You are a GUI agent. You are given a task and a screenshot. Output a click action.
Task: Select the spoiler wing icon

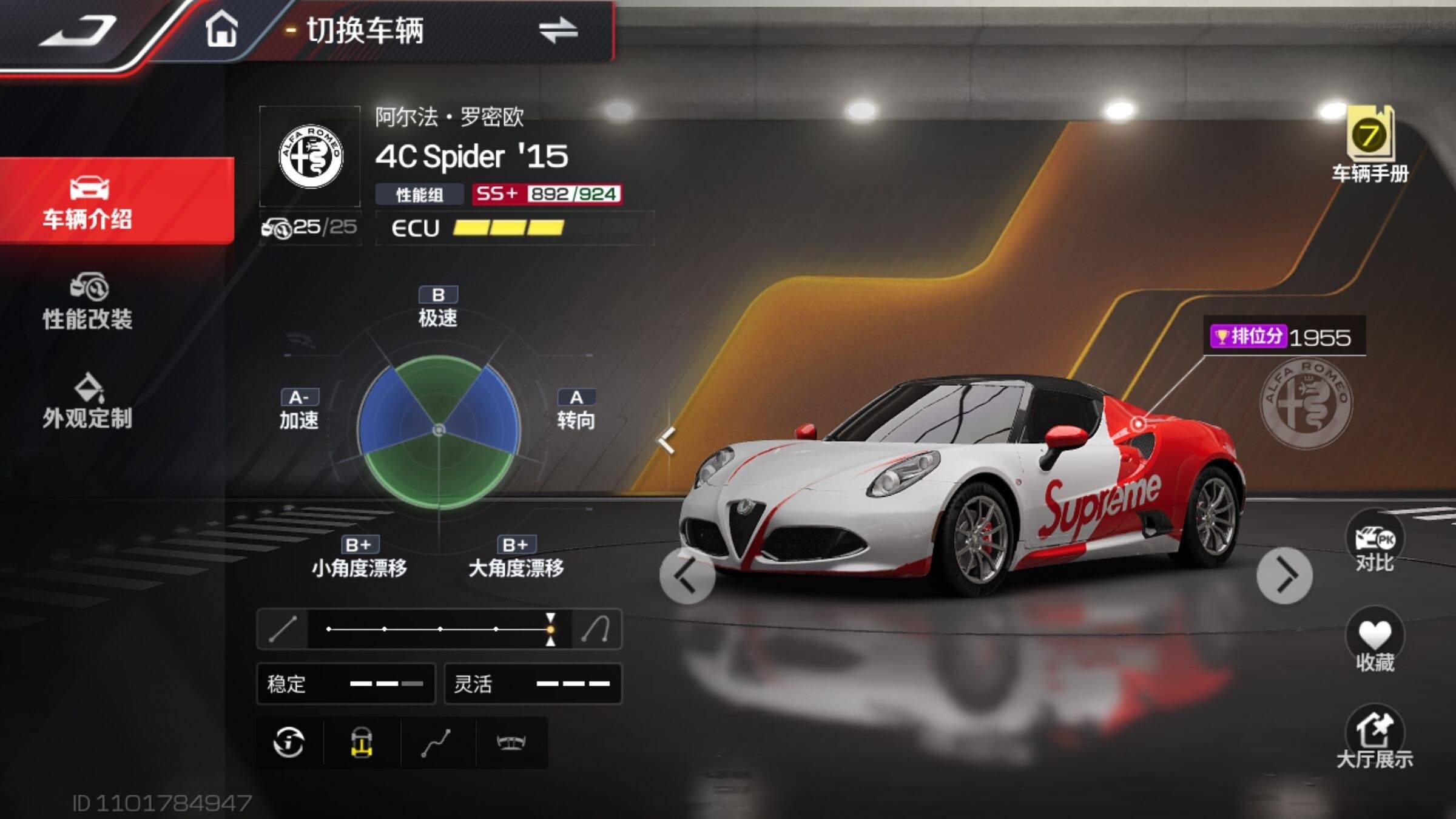click(511, 743)
